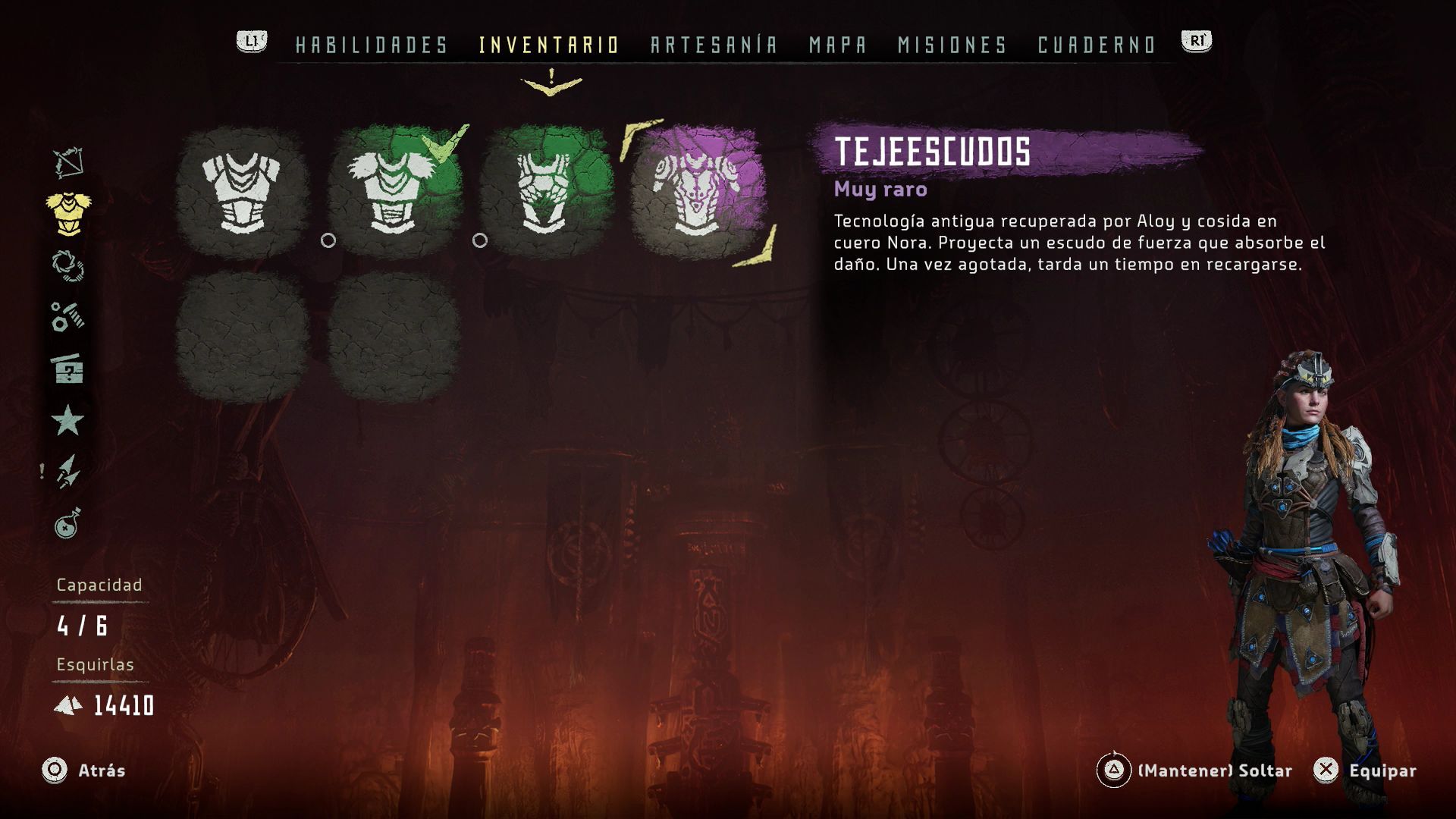Choose the star special items category
The height and width of the screenshot is (819, 1456).
click(x=68, y=420)
